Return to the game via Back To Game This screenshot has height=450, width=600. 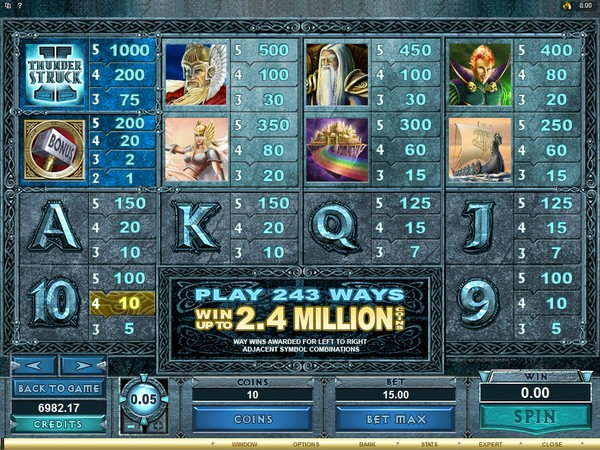pos(58,388)
